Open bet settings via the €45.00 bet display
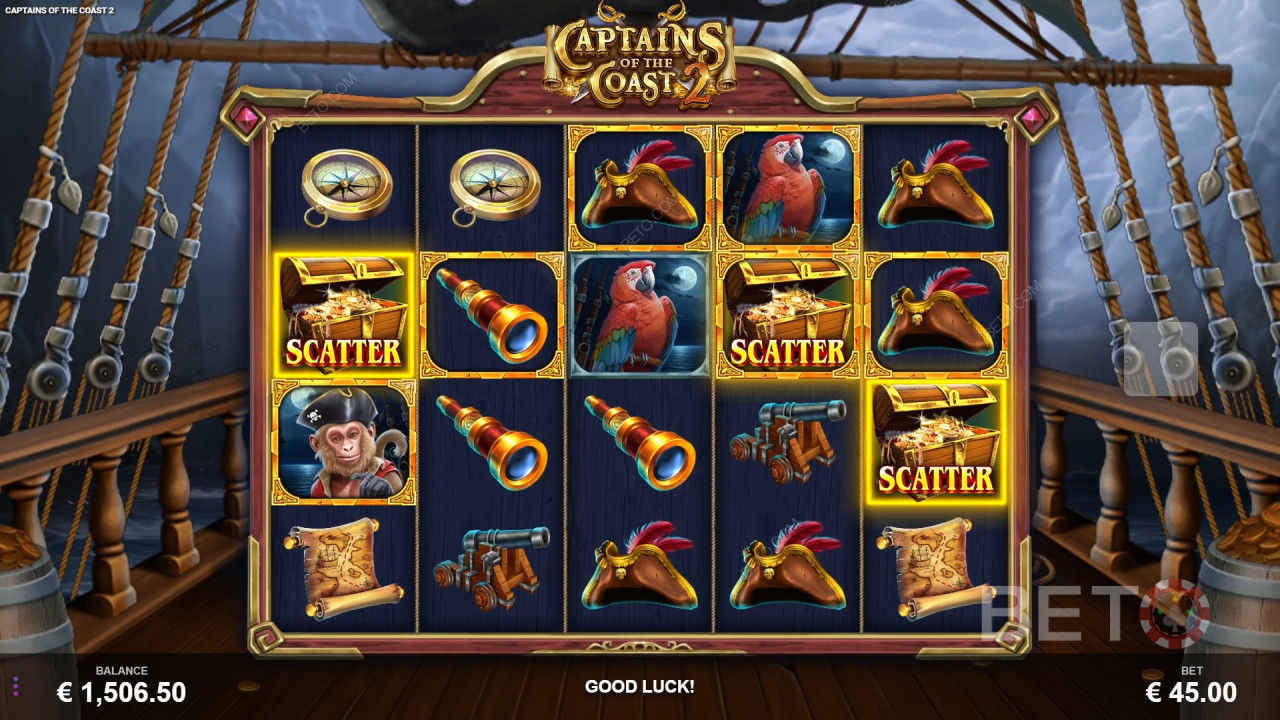Screen dimensions: 1280x720 1190,691
